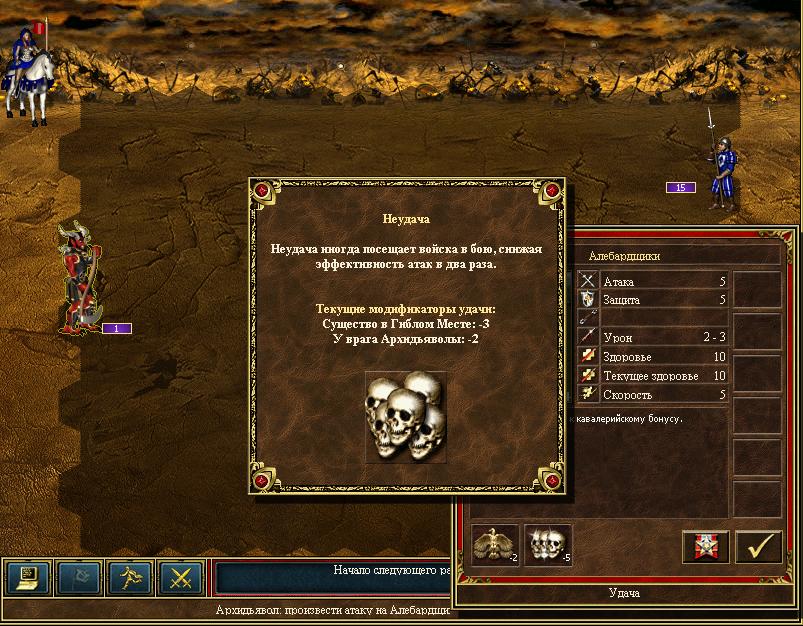Click the red star button beside the checkmark

tap(705, 547)
